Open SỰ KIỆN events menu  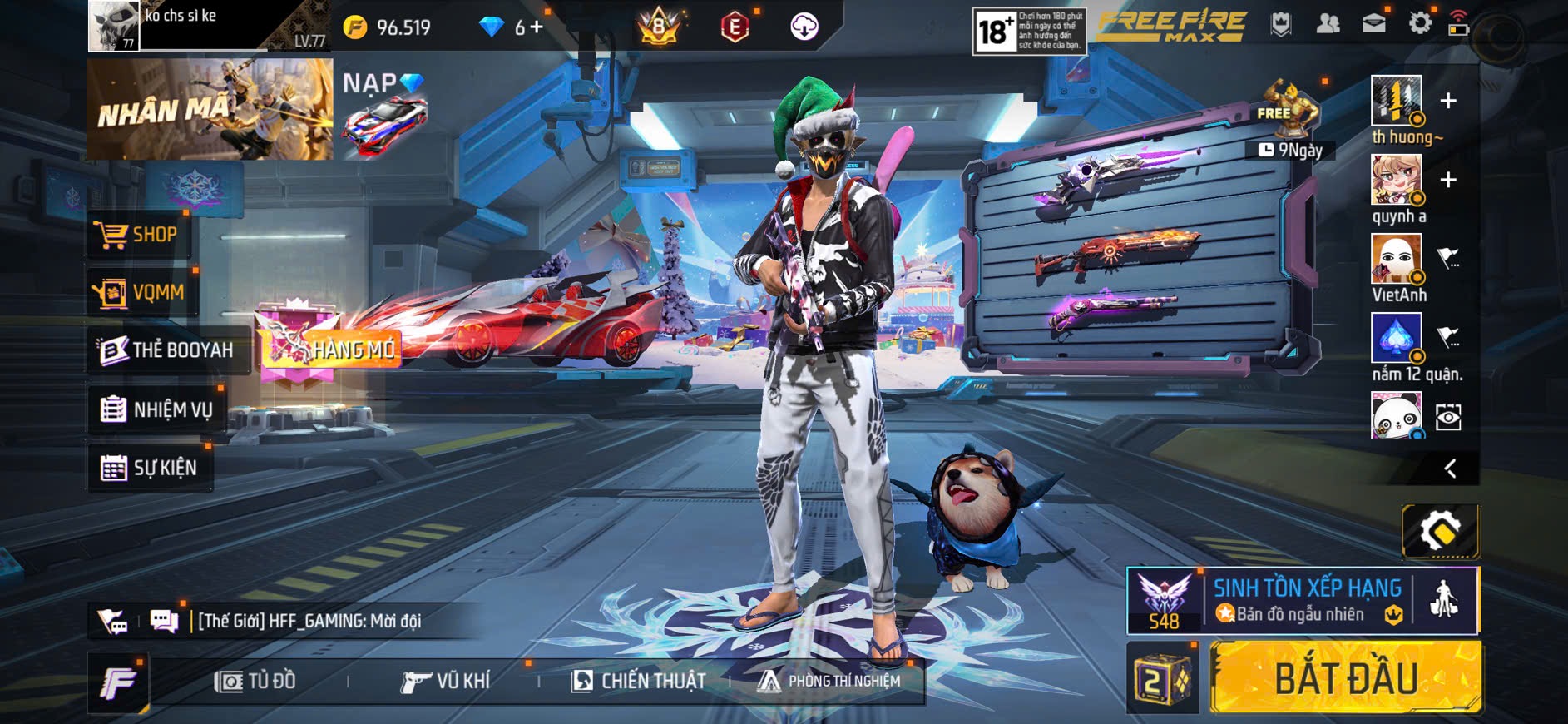point(150,468)
